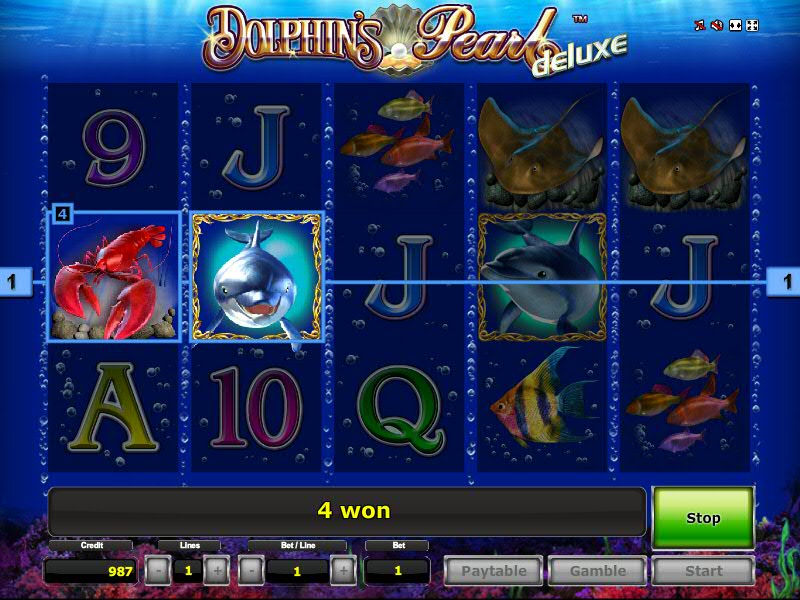The image size is (800, 600).
Task: Switch to fullscreen with four-arrows icon
Action: (753, 25)
